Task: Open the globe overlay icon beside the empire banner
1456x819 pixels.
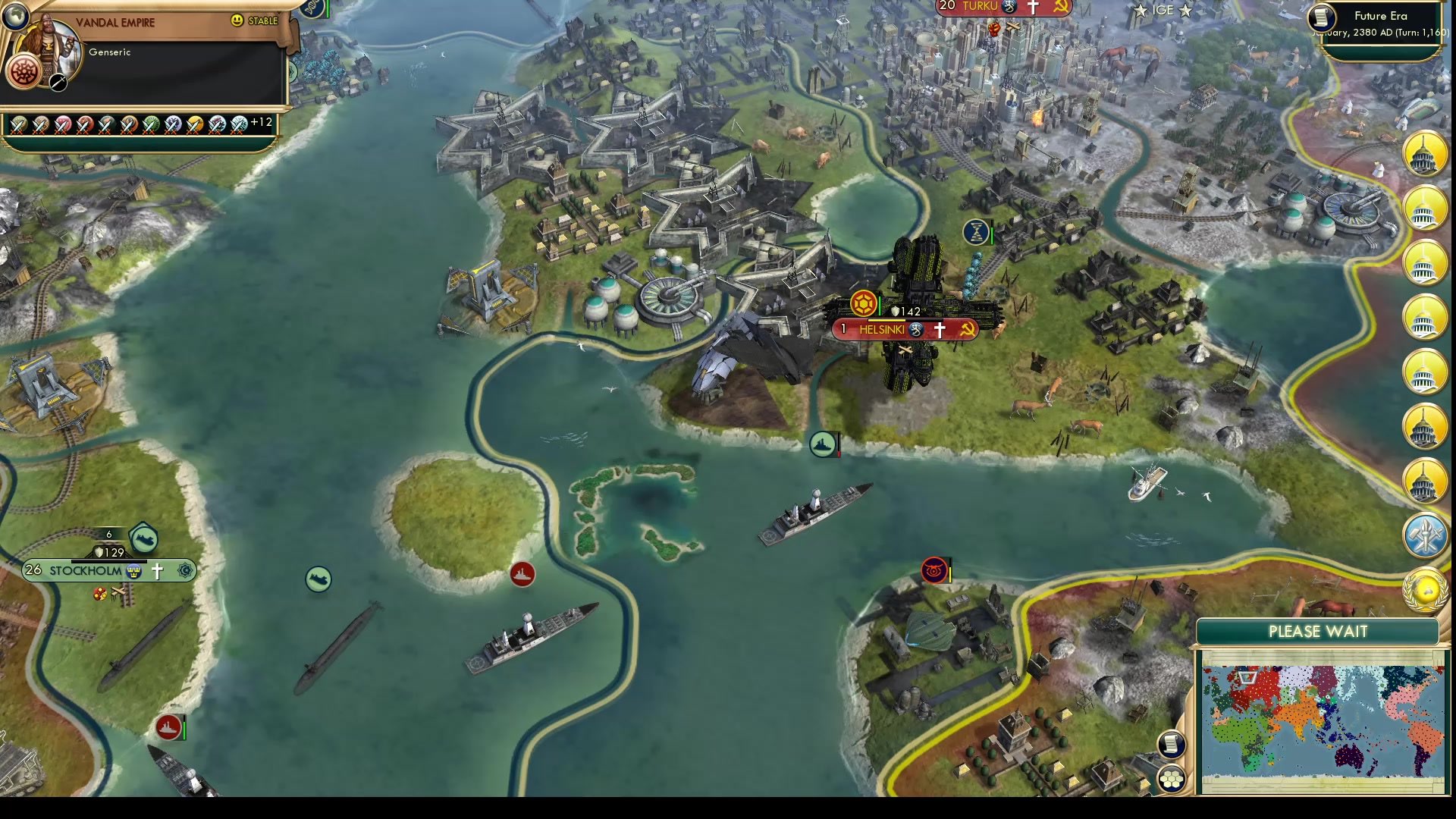Action: point(16,17)
